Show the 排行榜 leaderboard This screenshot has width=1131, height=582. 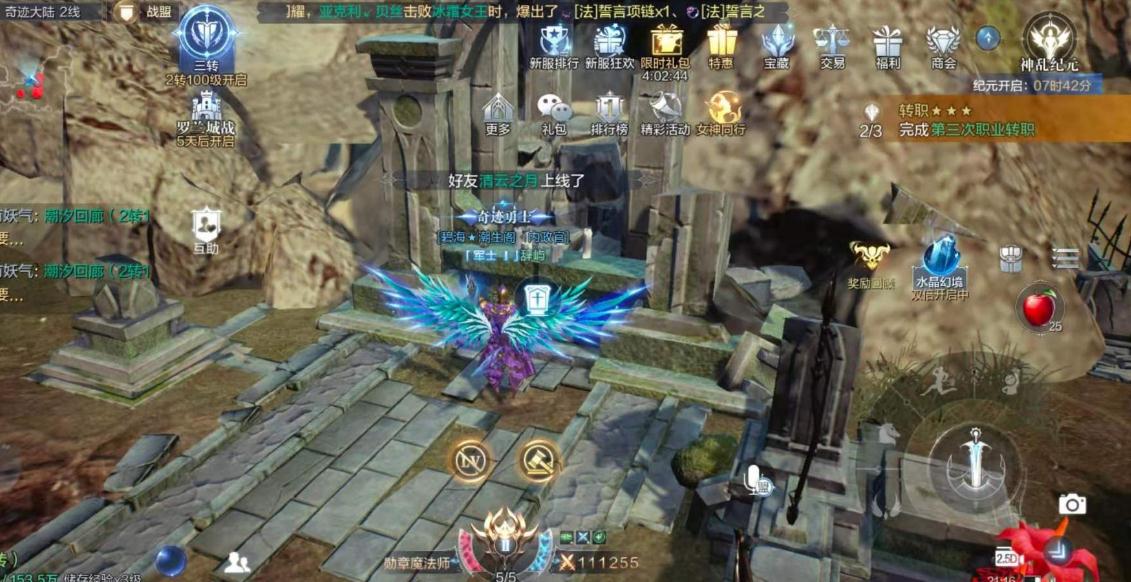tap(609, 112)
